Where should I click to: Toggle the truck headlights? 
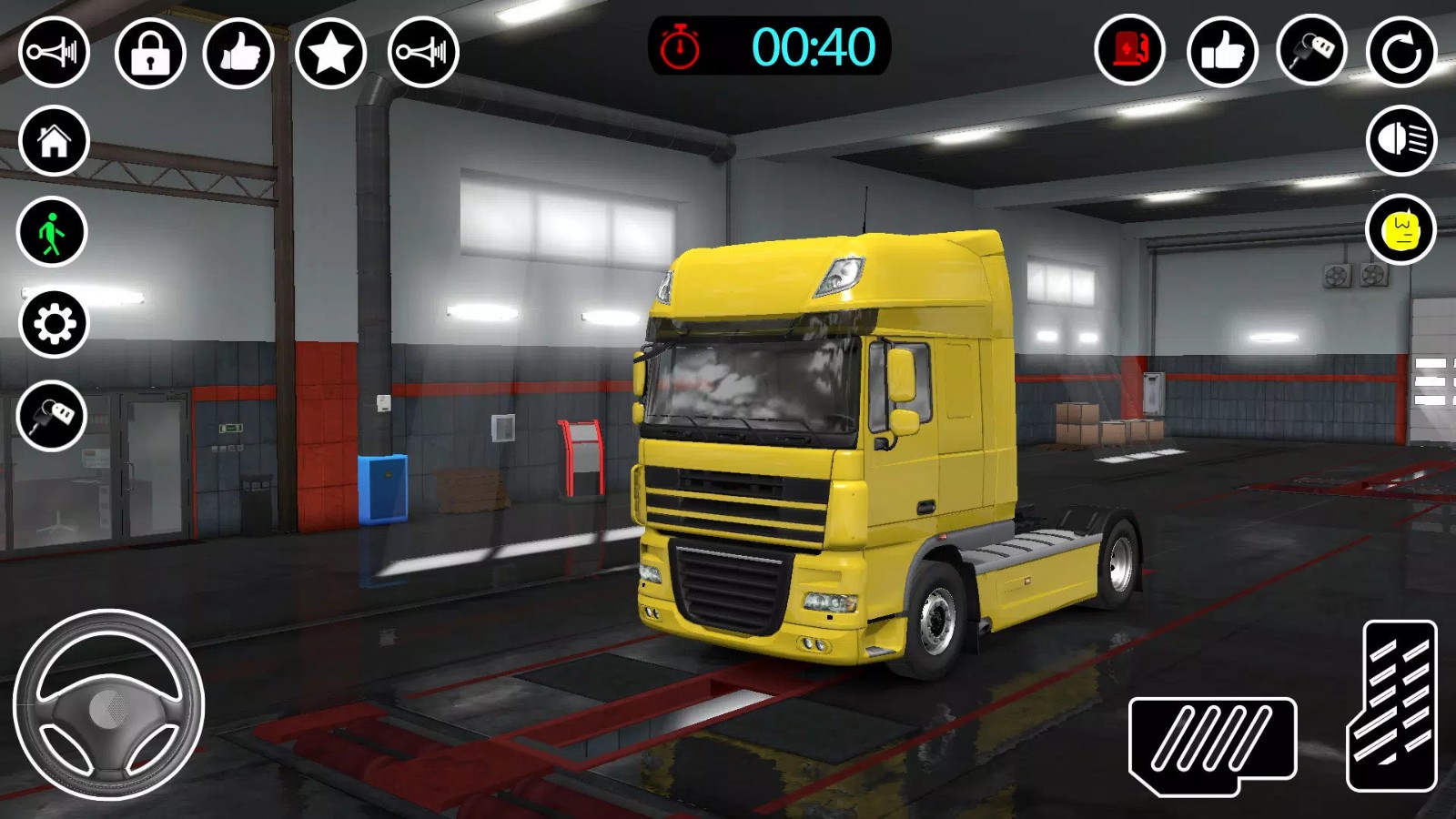click(1400, 141)
